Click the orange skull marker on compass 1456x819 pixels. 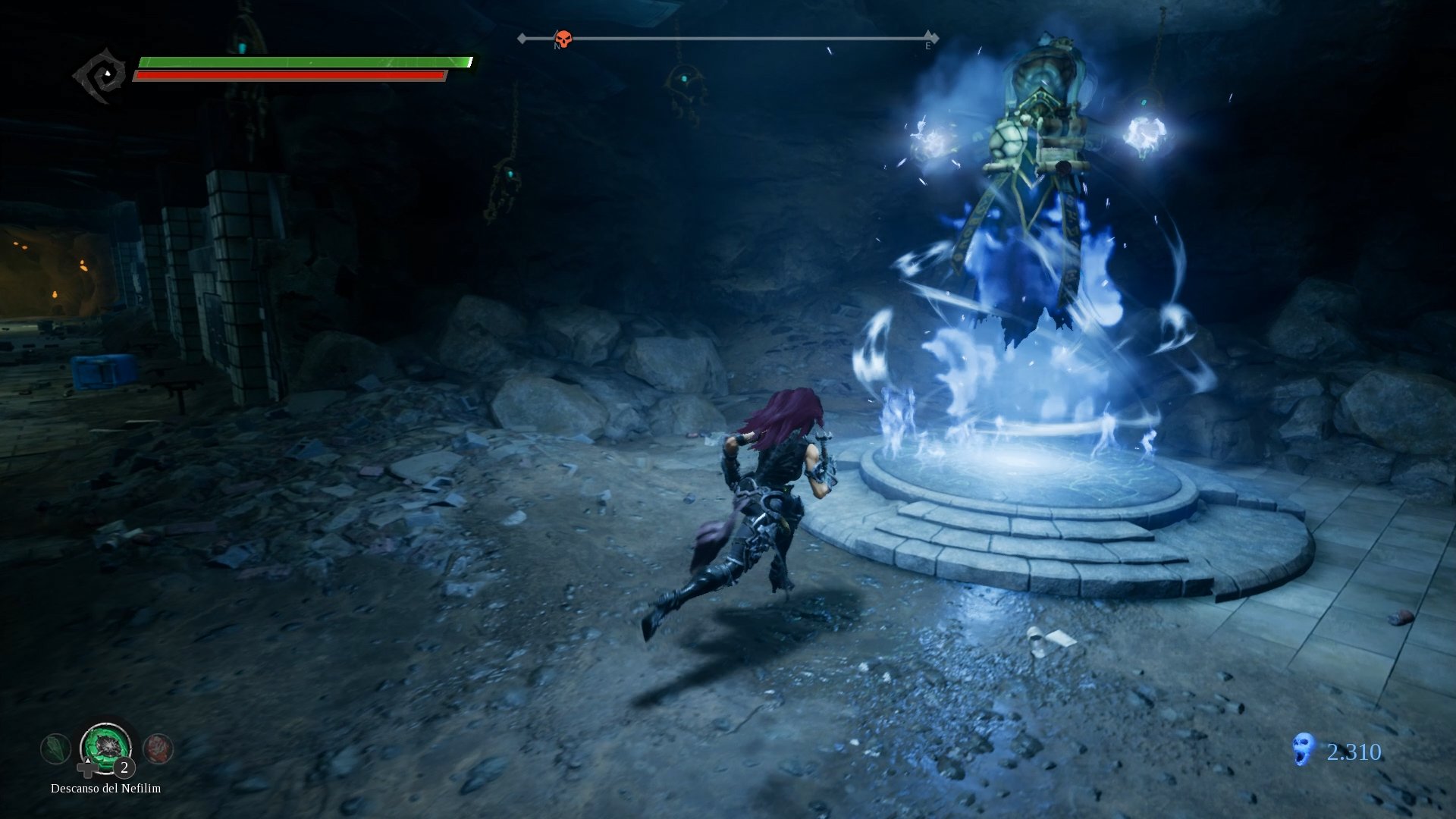tap(563, 39)
